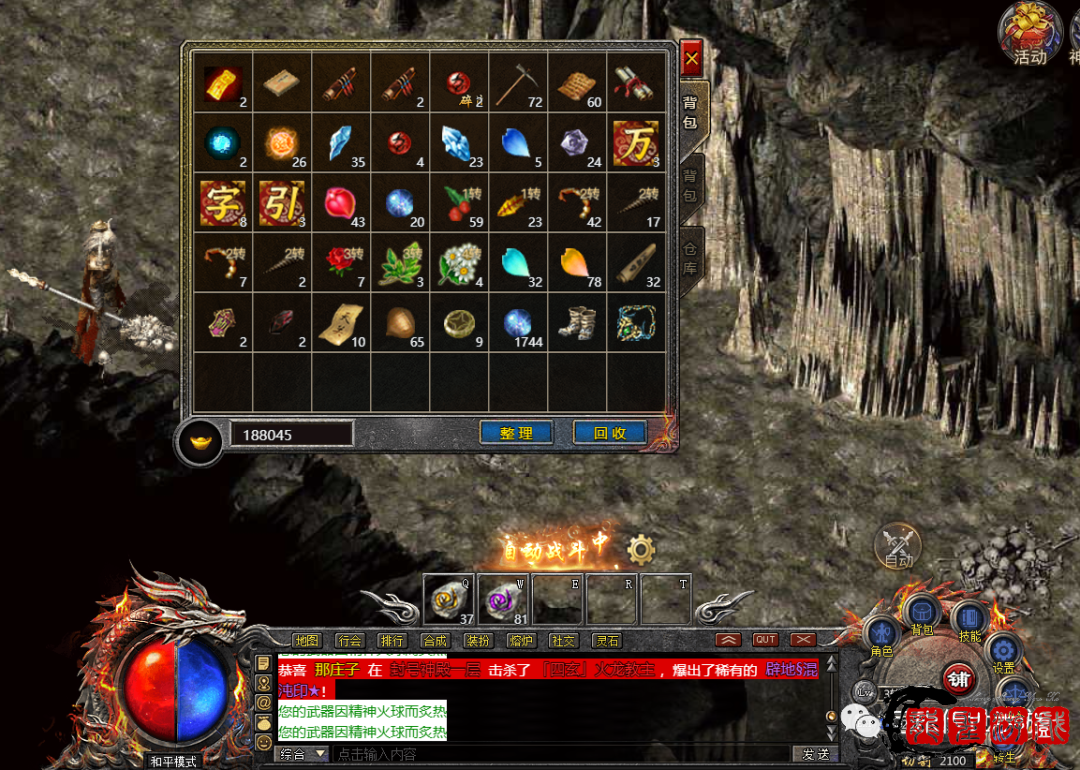The image size is (1080, 770).
Task: Open the 地图 map menu
Action: 307,640
